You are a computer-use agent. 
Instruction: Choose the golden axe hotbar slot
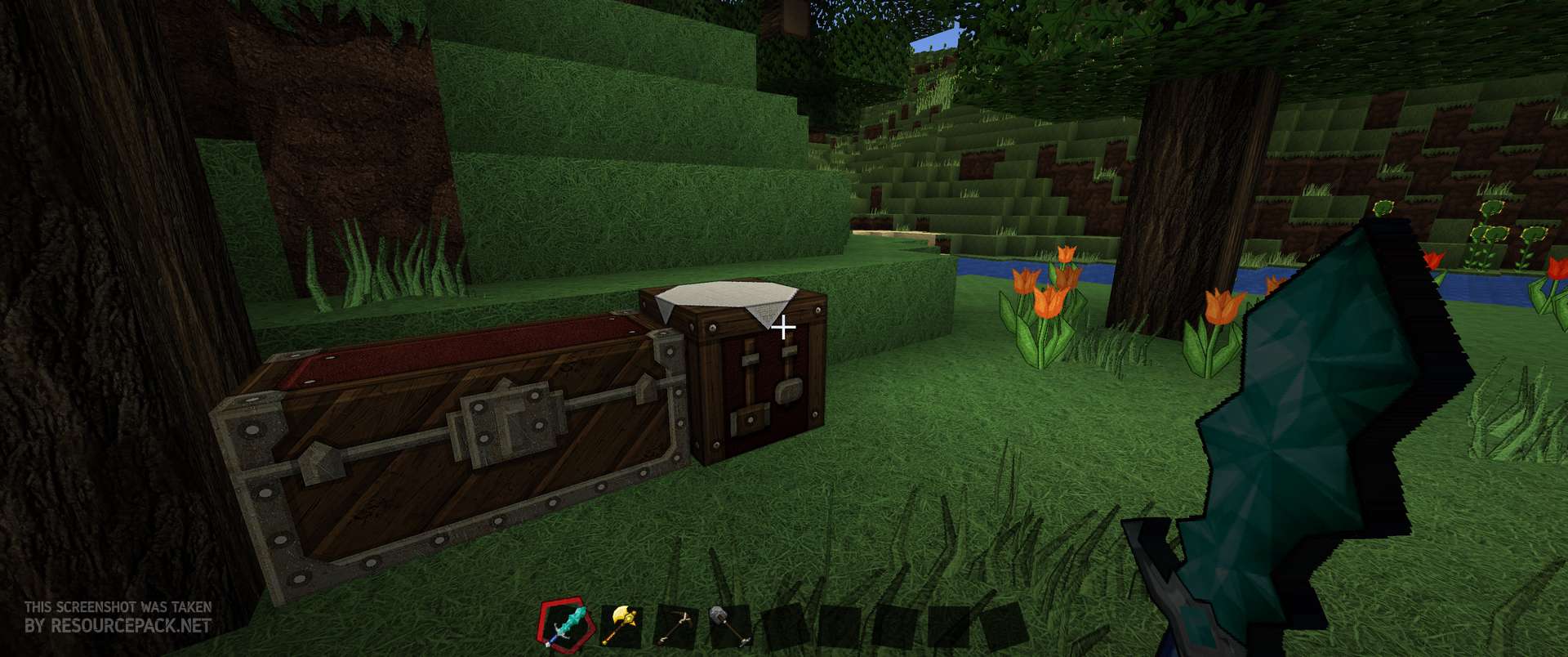620,627
